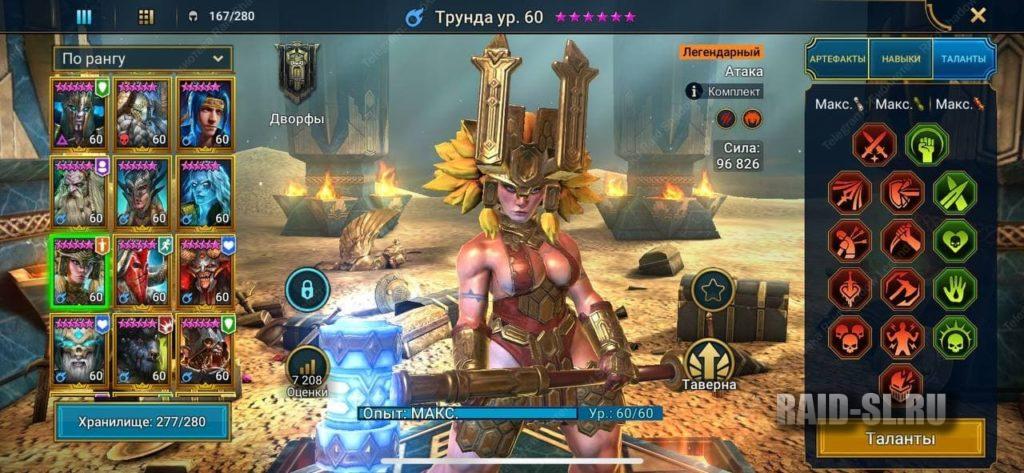Switch to the list view icon
The width and height of the screenshot is (1024, 473).
pos(84,16)
